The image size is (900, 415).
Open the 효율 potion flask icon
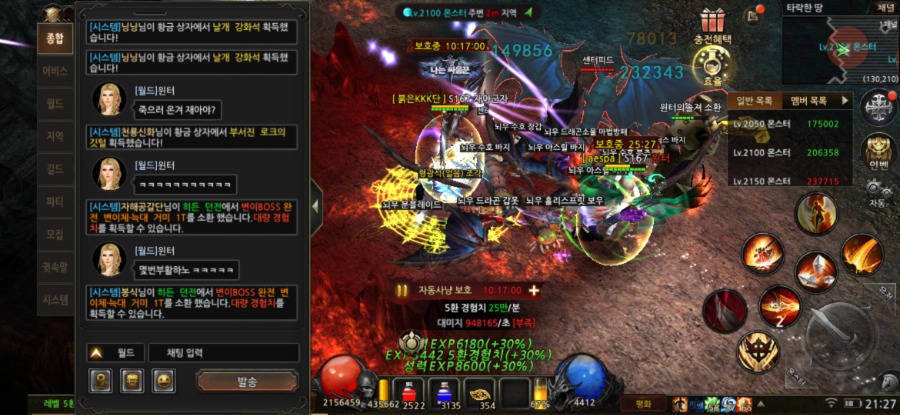(712, 66)
